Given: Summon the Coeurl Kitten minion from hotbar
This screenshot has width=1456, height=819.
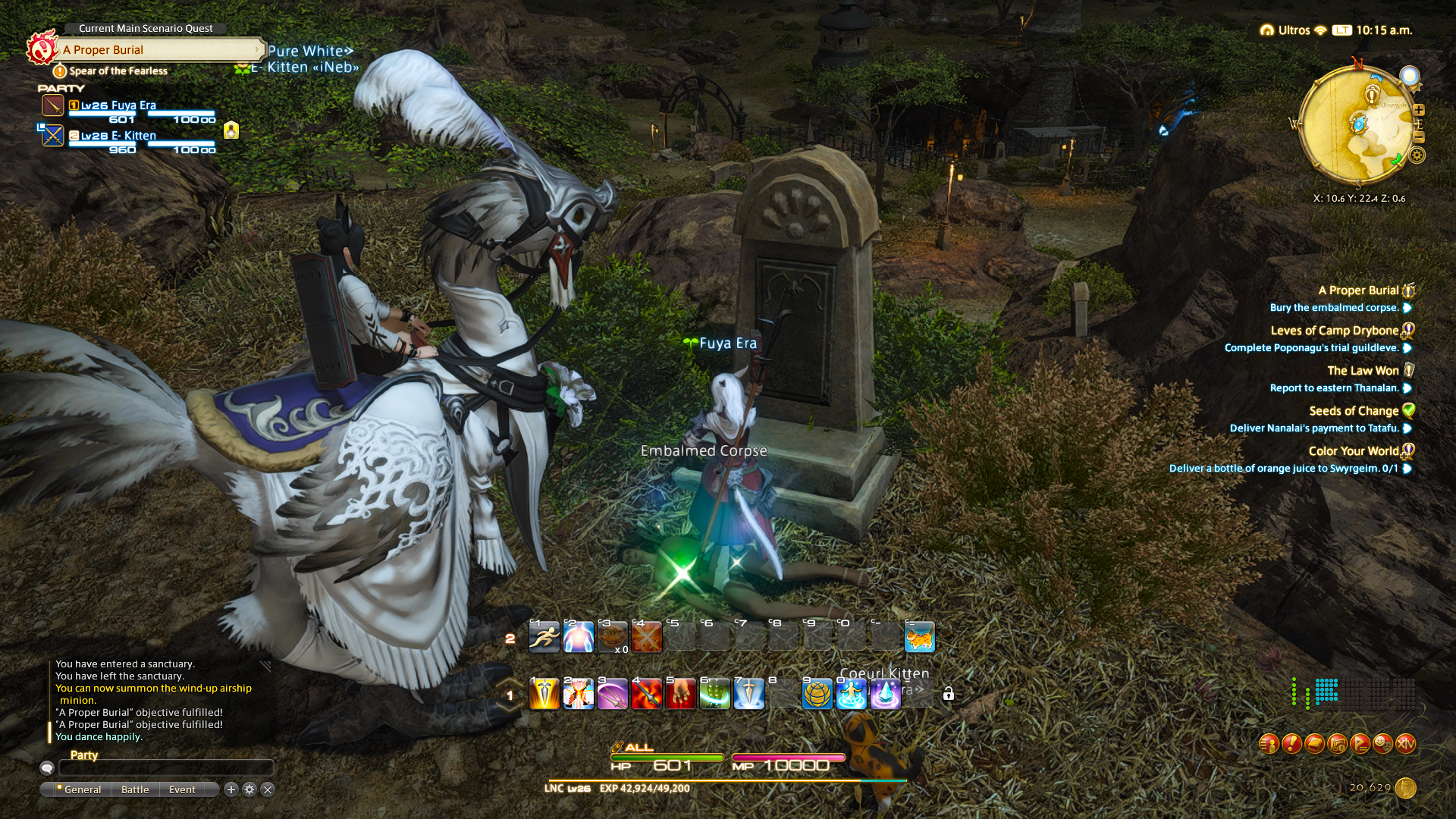Looking at the screenshot, I should point(919,638).
